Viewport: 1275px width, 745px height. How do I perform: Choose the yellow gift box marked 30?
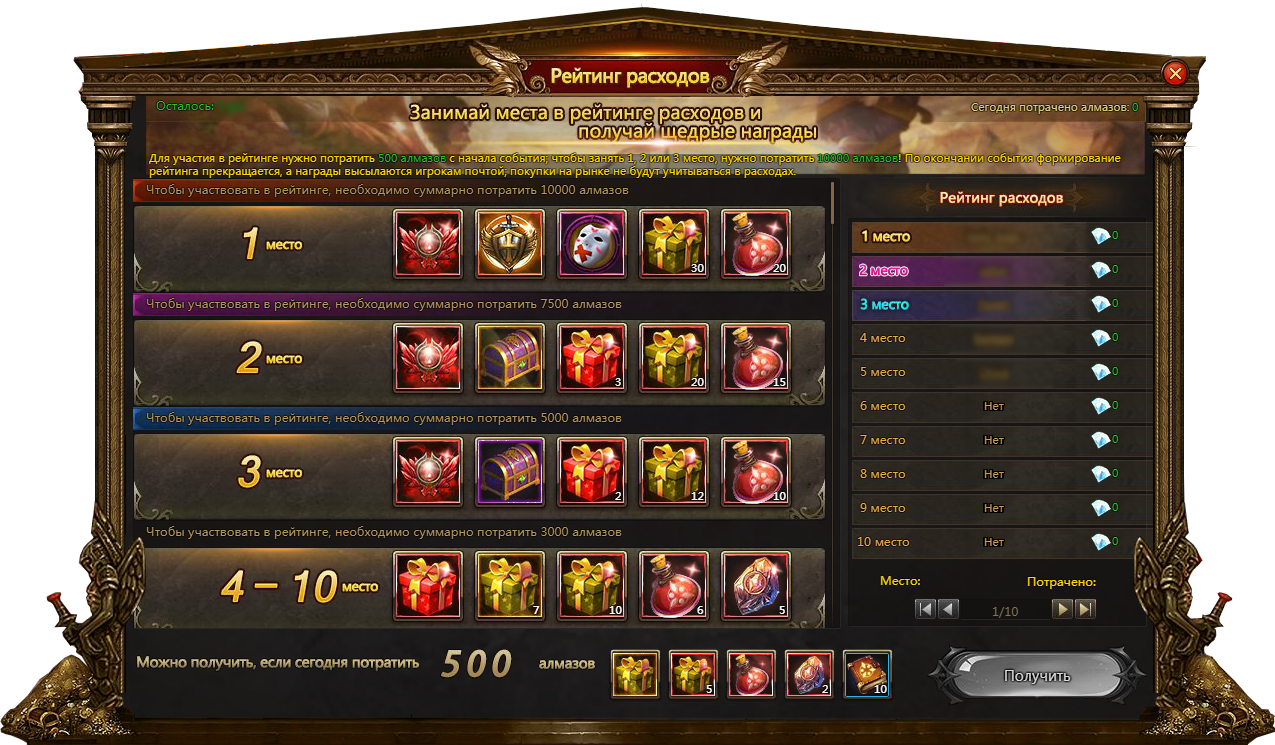tap(674, 244)
